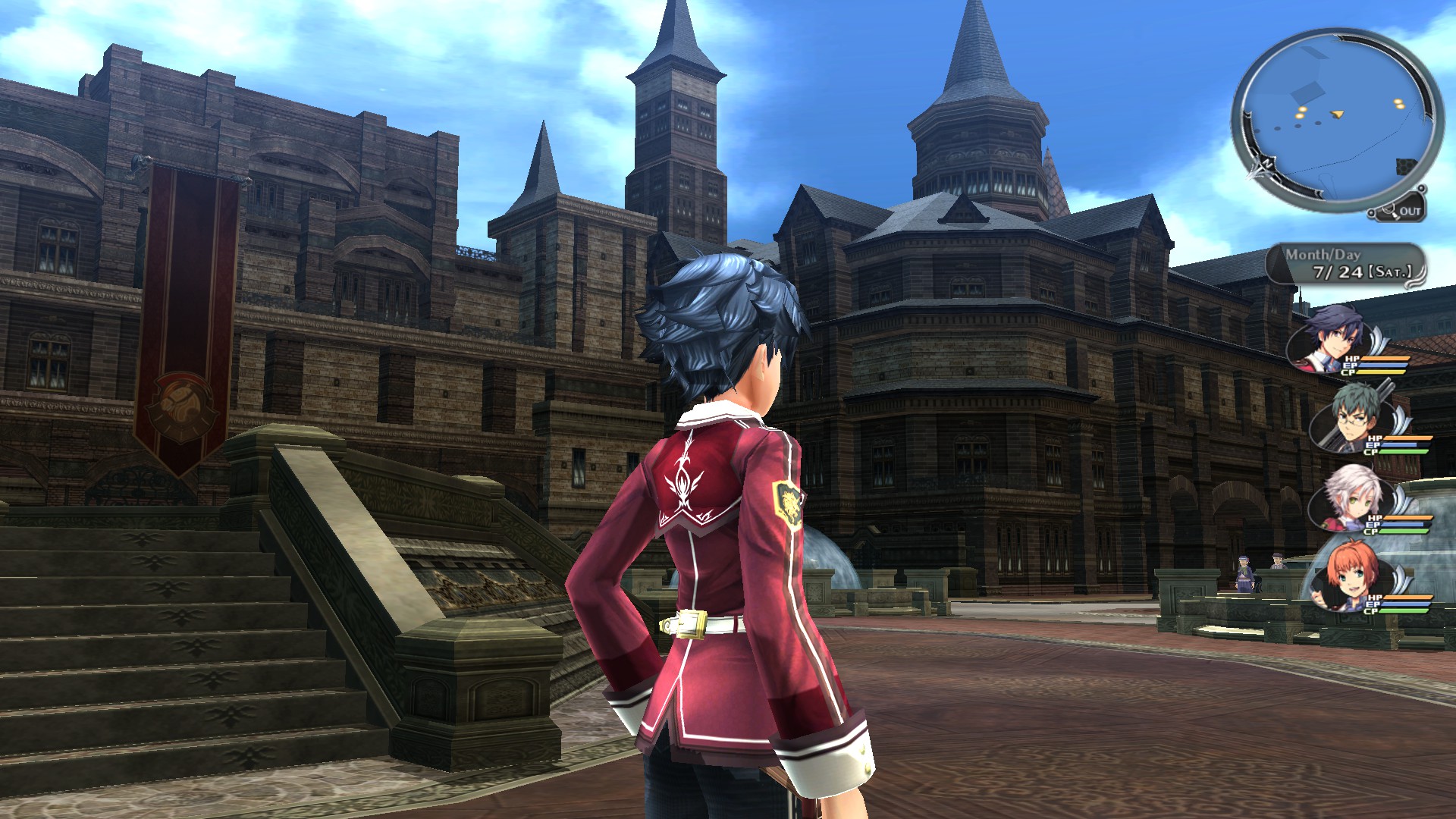This screenshot has width=1456, height=819.
Task: Click the minimap zoom OUT button
Action: [1407, 212]
